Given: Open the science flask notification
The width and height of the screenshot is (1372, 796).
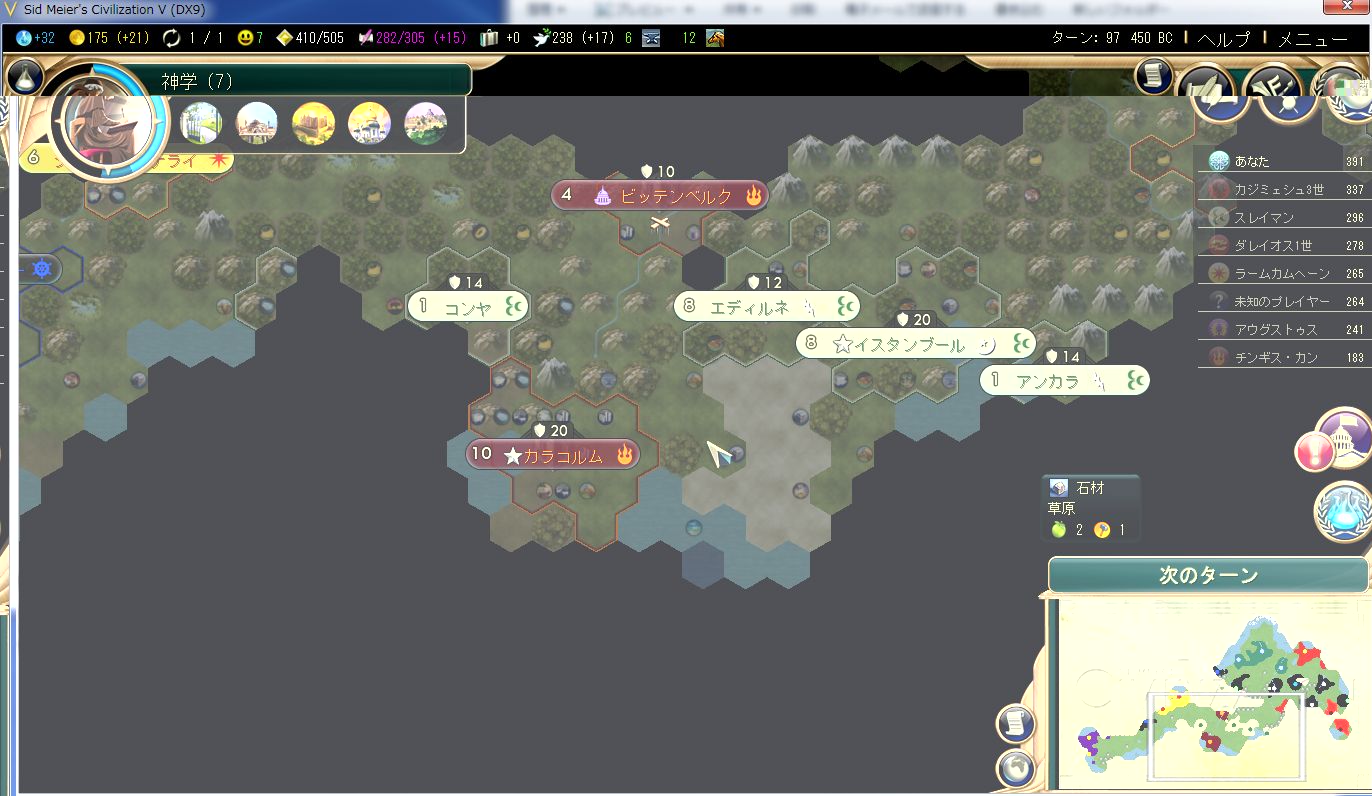Looking at the screenshot, I should click(1344, 510).
